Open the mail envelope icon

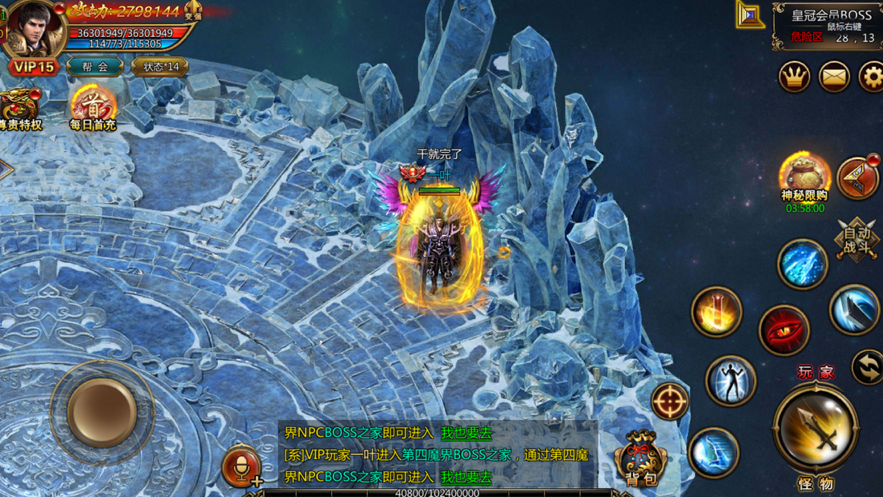tap(834, 76)
